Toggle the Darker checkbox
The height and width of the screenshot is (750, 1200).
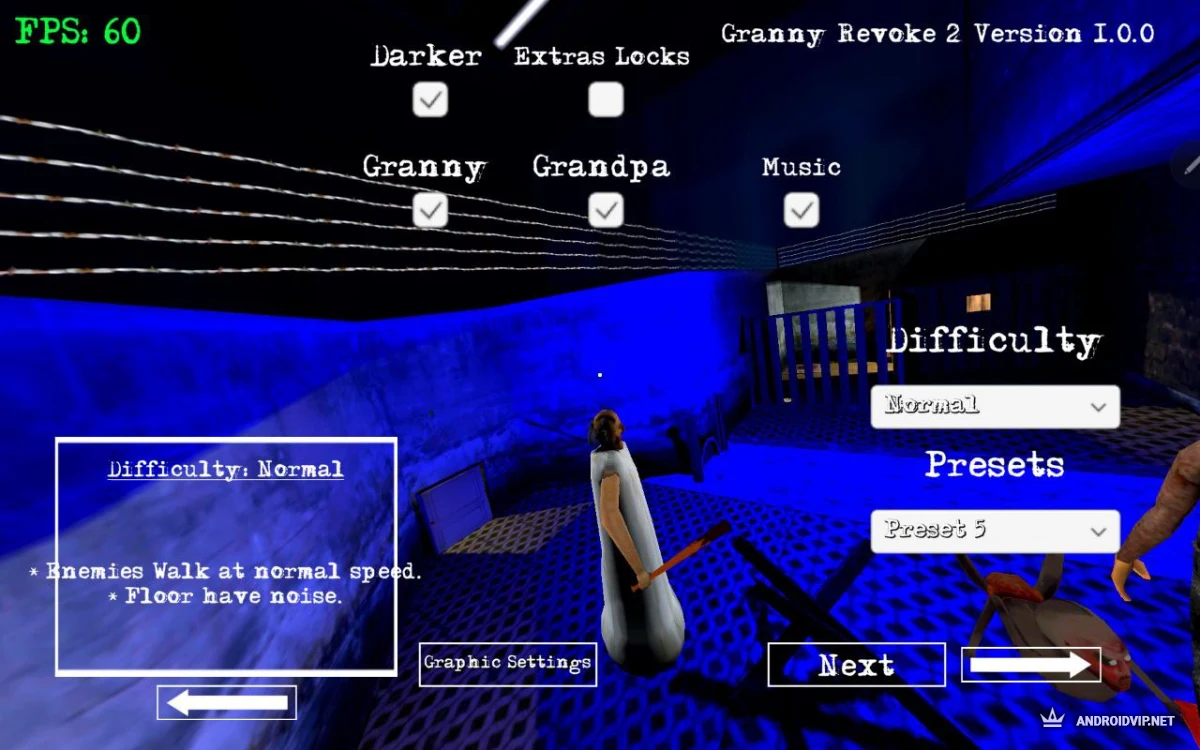(x=430, y=100)
